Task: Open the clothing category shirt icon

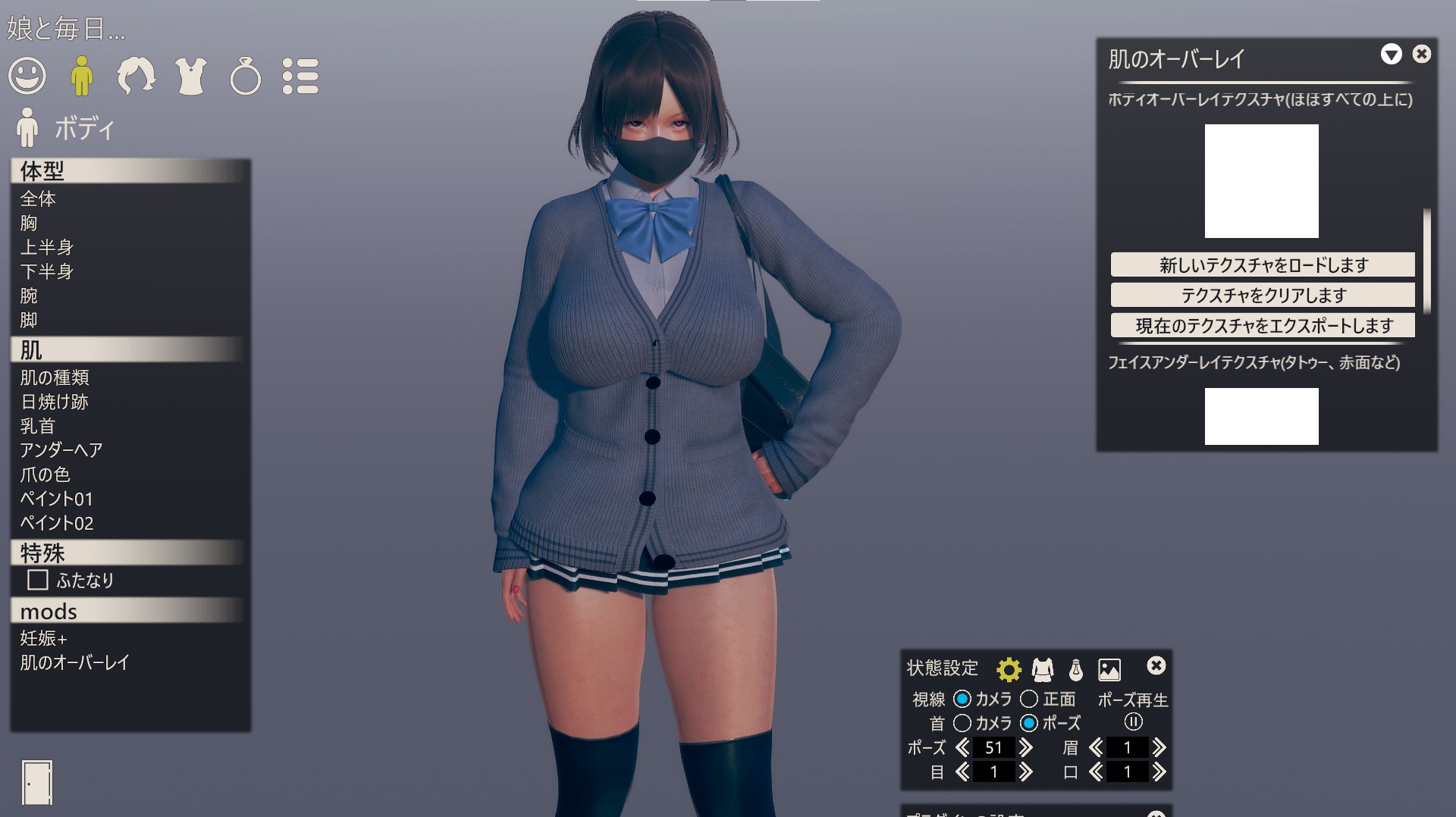Action: tap(190, 77)
